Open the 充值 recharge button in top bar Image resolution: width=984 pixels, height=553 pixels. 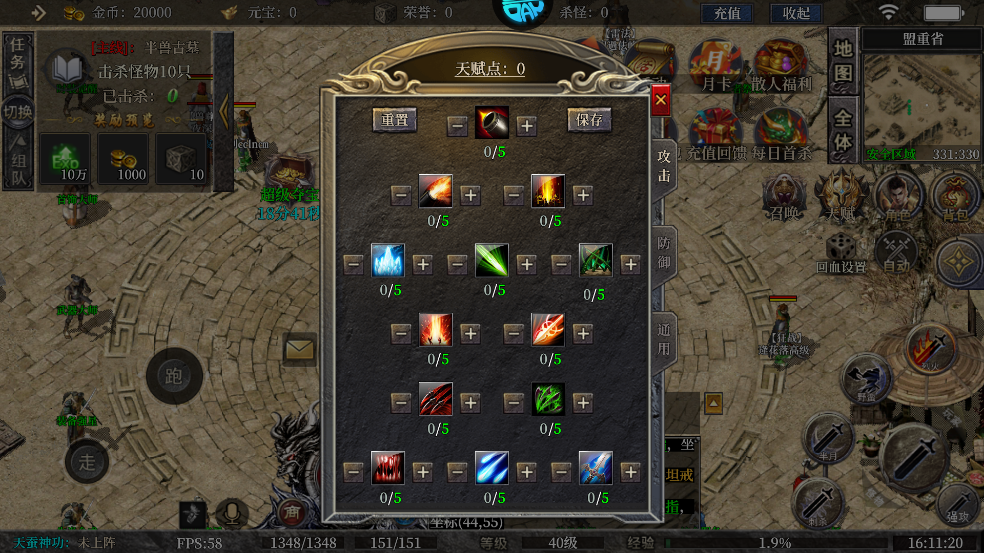pyautogui.click(x=727, y=13)
